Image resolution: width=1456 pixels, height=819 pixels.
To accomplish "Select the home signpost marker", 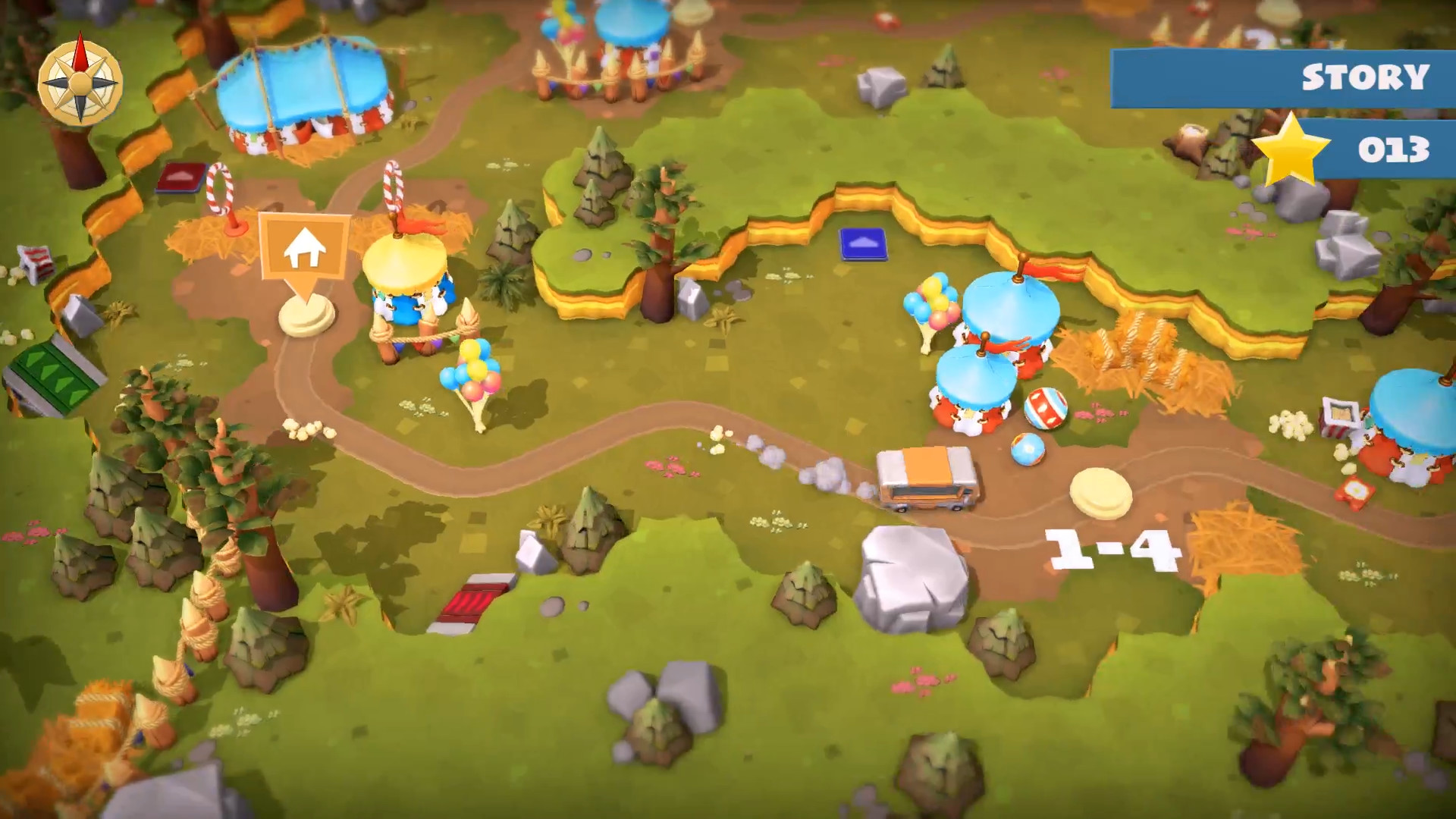I will coord(304,250).
